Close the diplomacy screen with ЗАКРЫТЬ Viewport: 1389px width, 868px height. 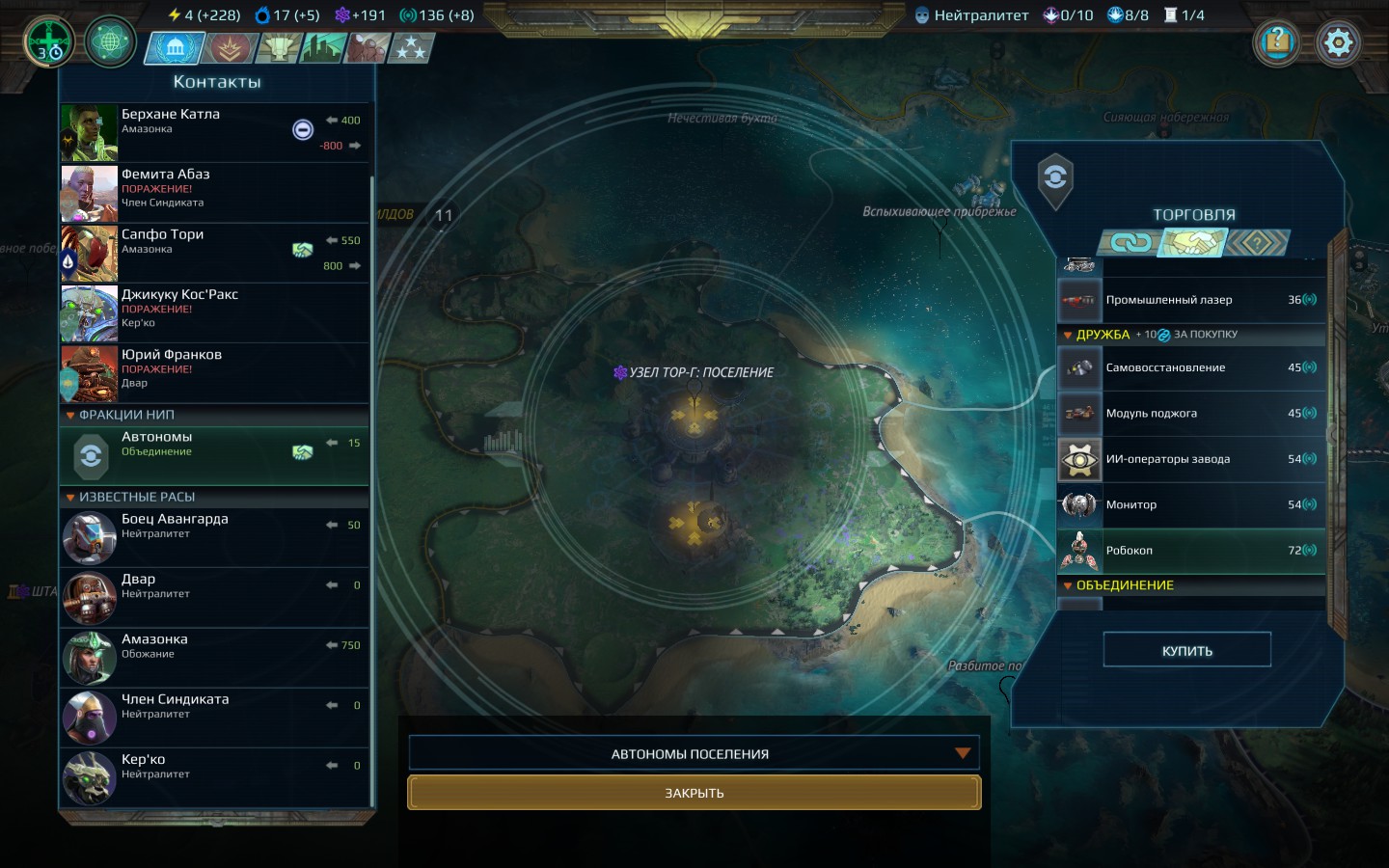(x=694, y=793)
